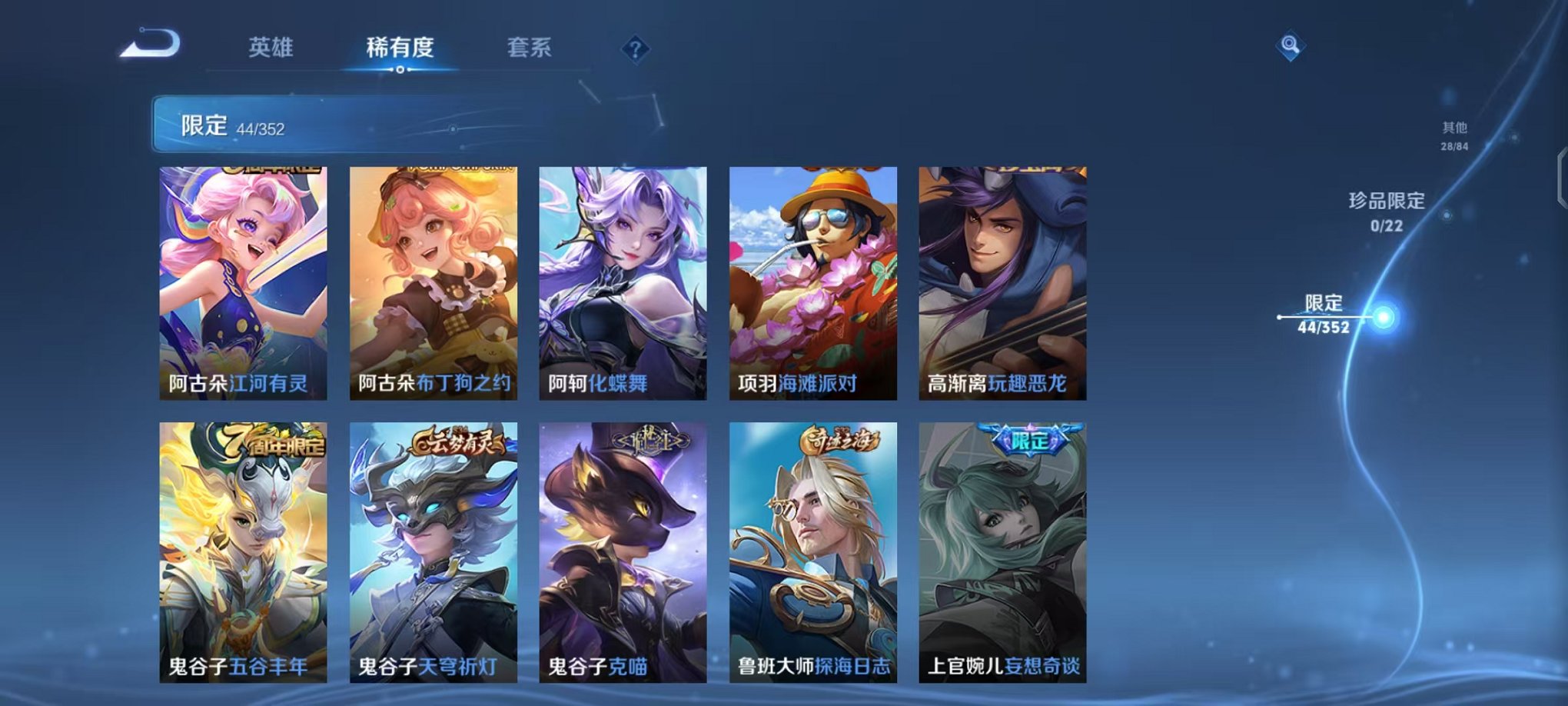
Task: Open the 阿古朵江河有灵 skin
Action: click(240, 285)
